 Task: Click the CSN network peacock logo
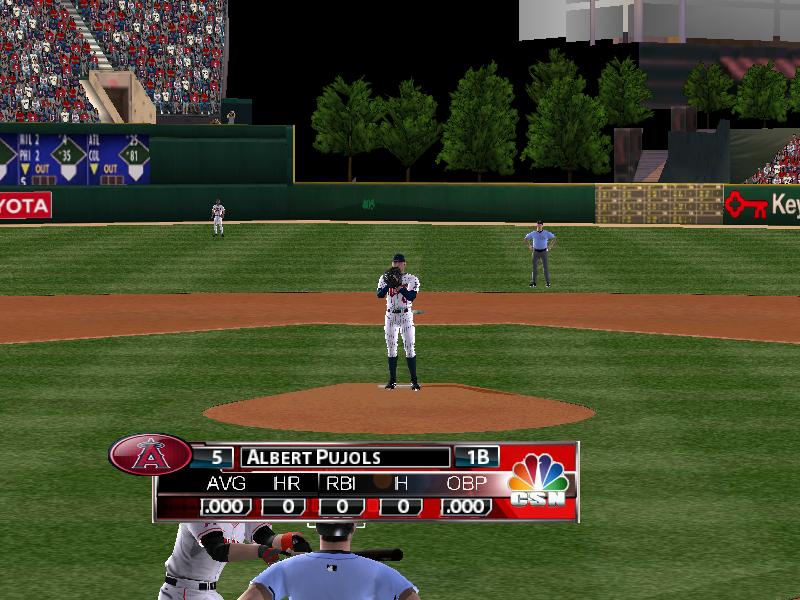pyautogui.click(x=538, y=480)
